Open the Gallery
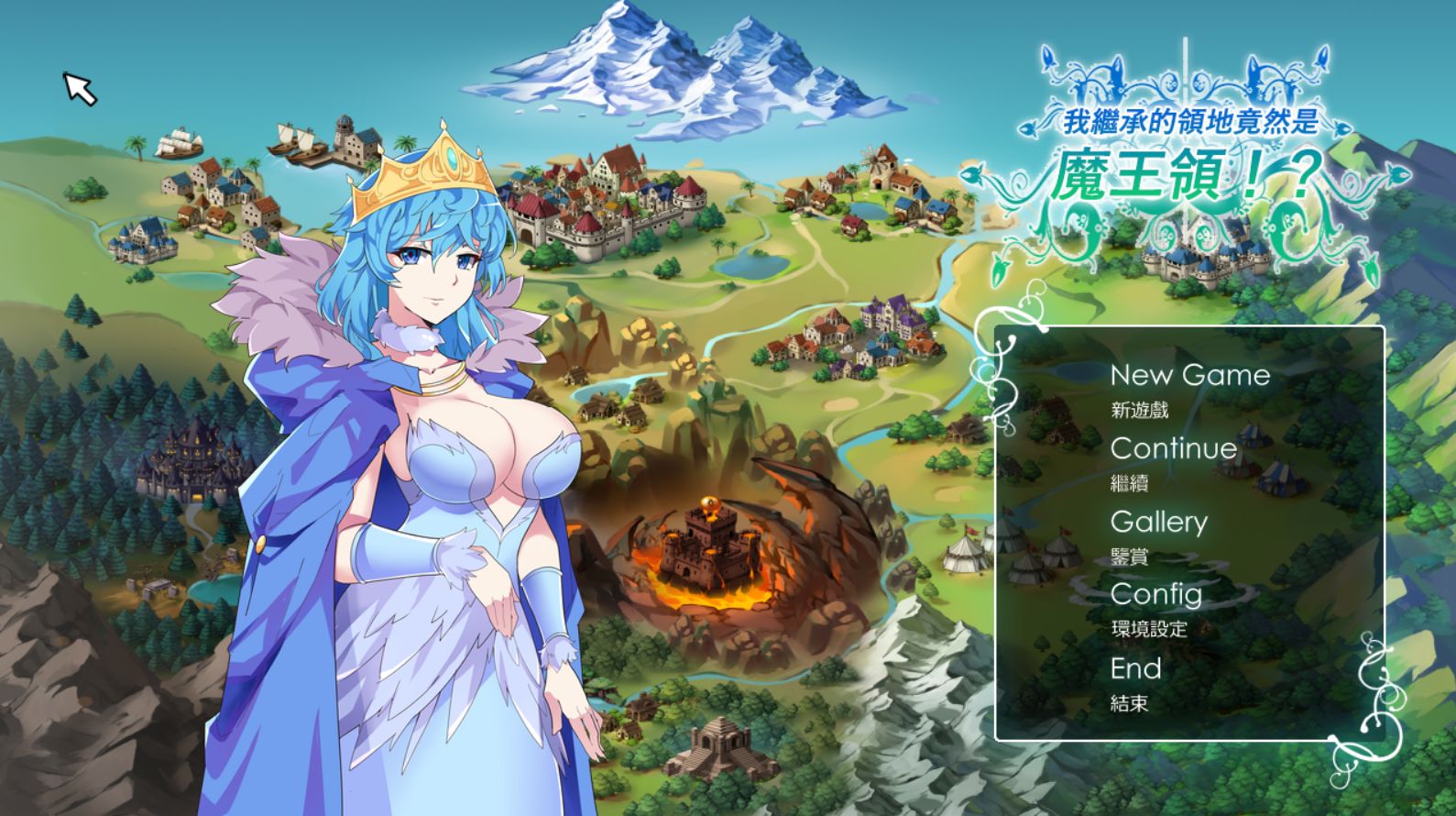Screen dimensions: 1456x816 (1160, 522)
